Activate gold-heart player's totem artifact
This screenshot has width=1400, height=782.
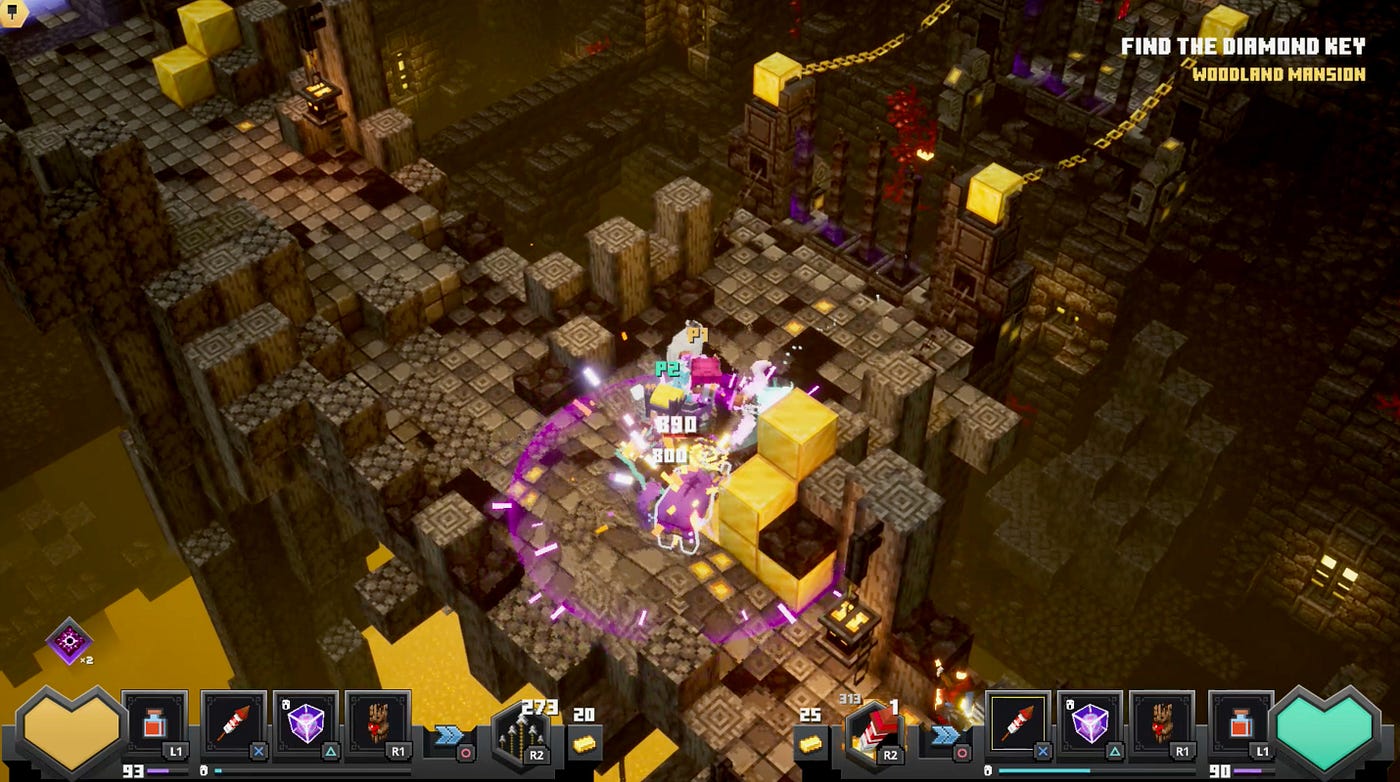378,723
